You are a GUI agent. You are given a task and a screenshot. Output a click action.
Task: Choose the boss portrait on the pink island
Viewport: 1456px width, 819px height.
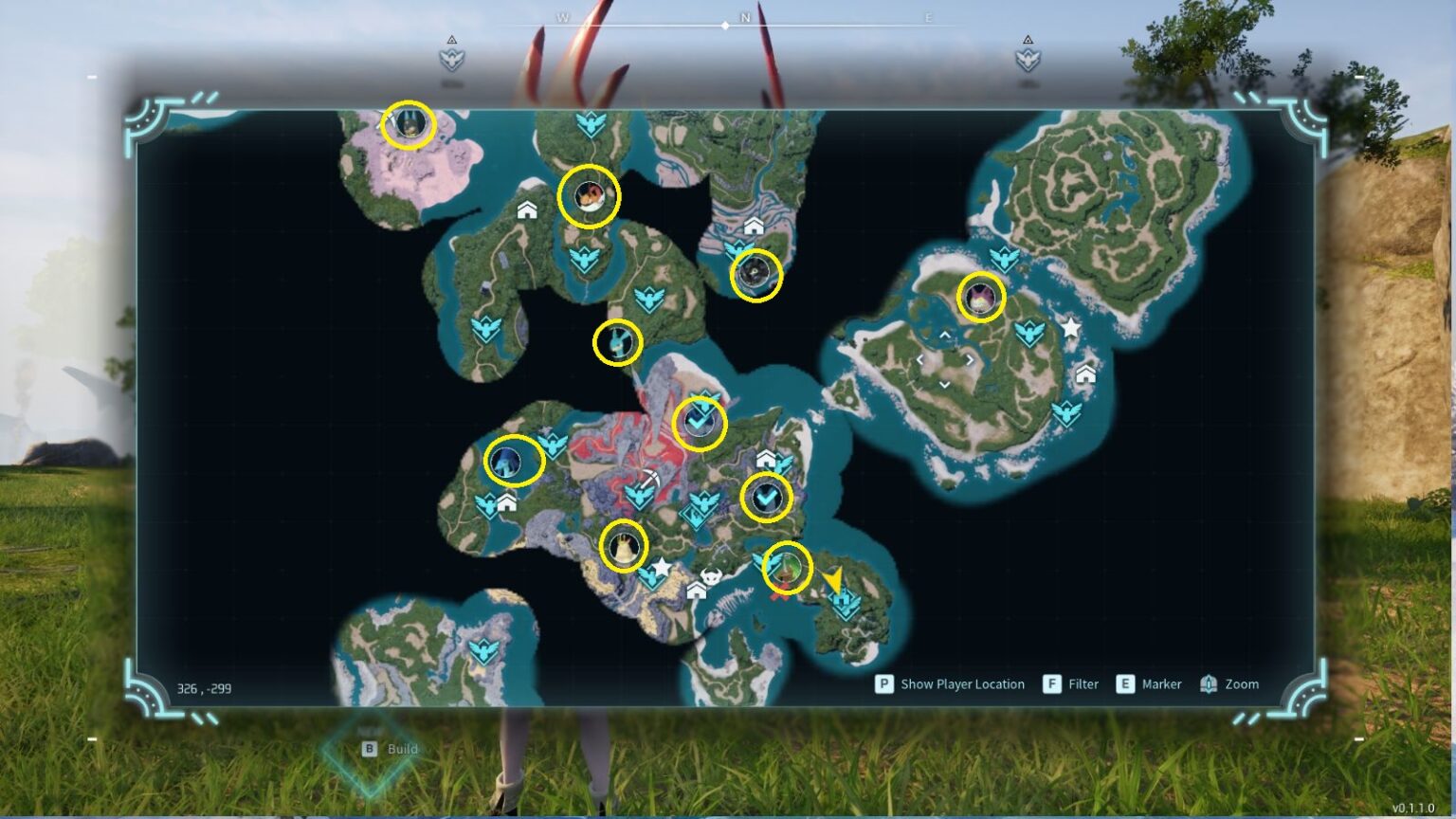coord(409,124)
